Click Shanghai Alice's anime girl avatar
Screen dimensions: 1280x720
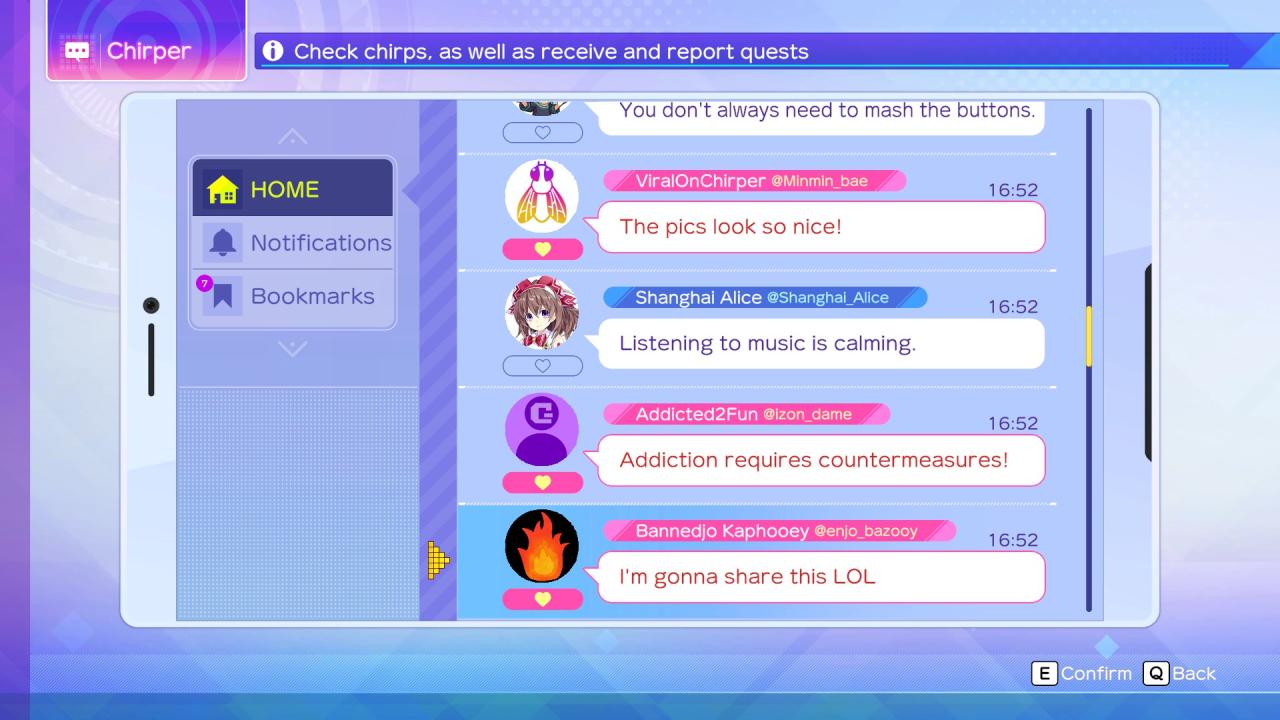542,313
